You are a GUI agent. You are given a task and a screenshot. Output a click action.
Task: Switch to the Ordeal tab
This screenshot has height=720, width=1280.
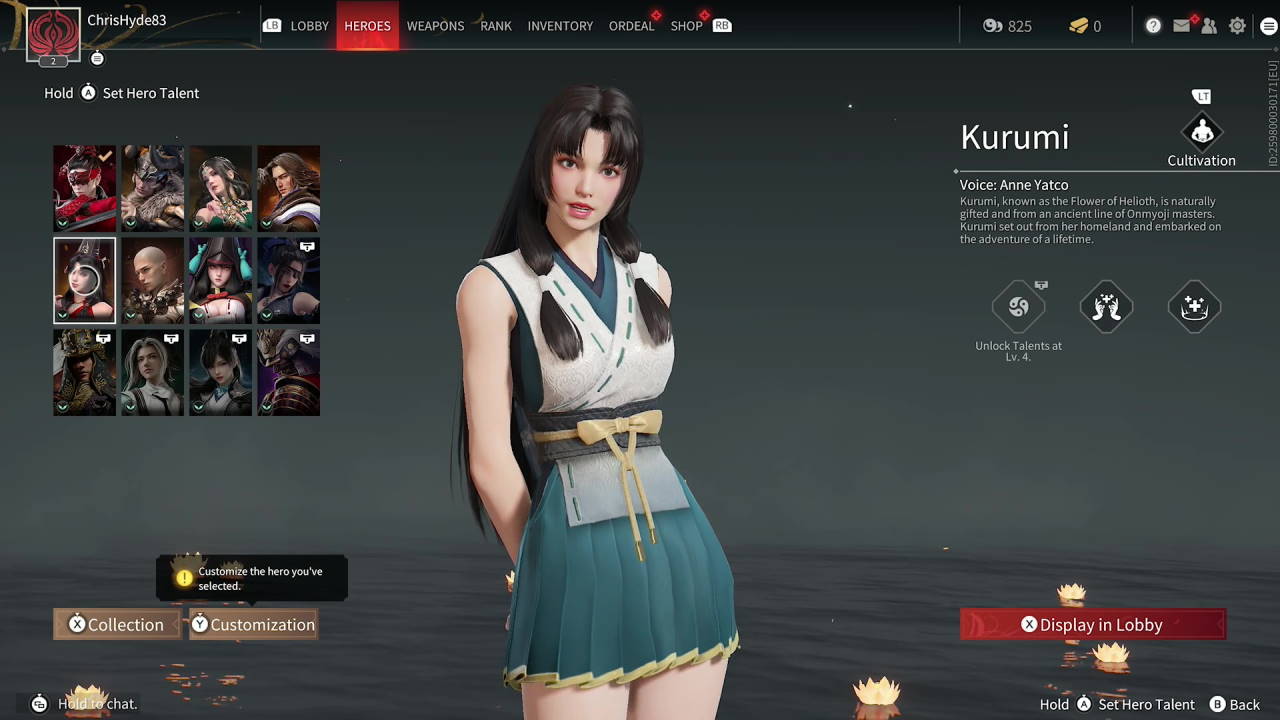tap(631, 26)
